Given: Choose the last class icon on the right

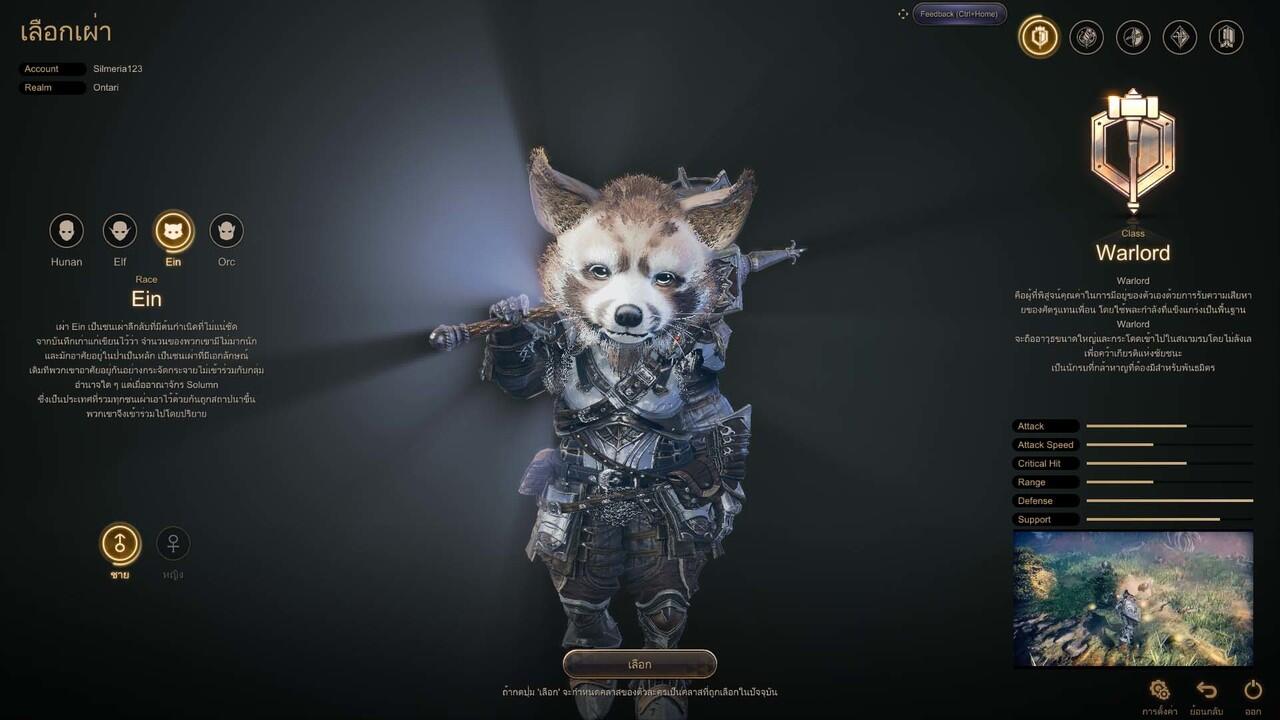Looking at the screenshot, I should (1227, 38).
